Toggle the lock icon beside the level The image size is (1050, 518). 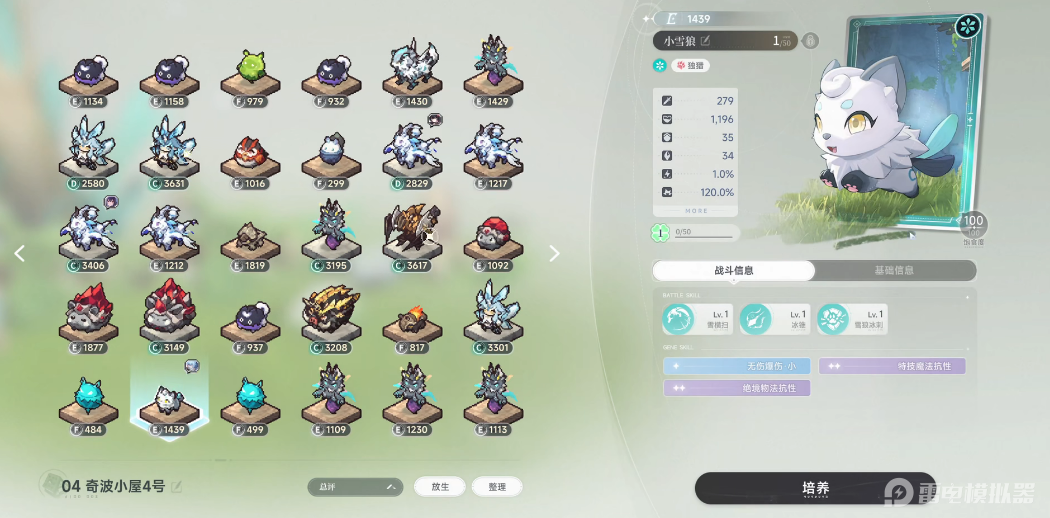(810, 41)
